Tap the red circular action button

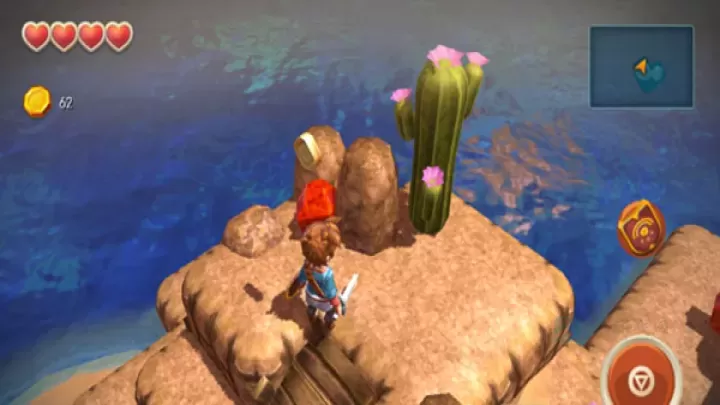[643, 376]
